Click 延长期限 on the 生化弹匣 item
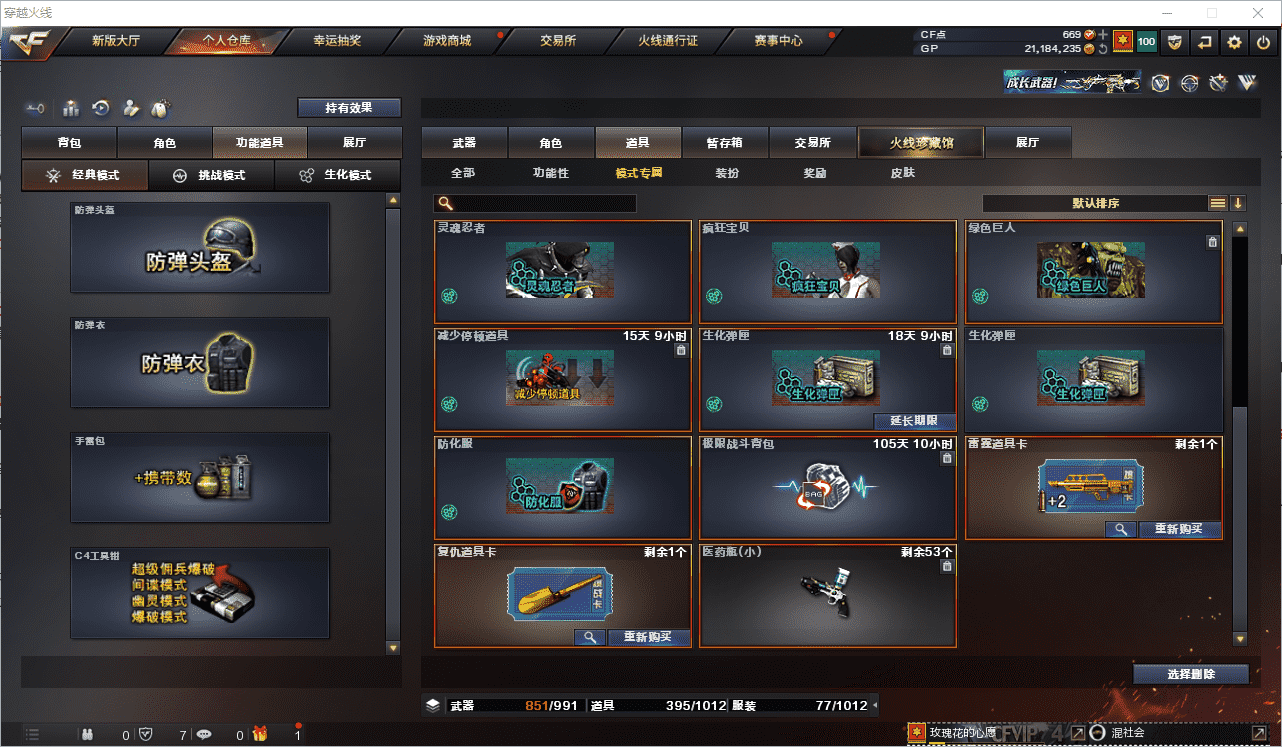This screenshot has height=747, width=1282. (x=915, y=421)
